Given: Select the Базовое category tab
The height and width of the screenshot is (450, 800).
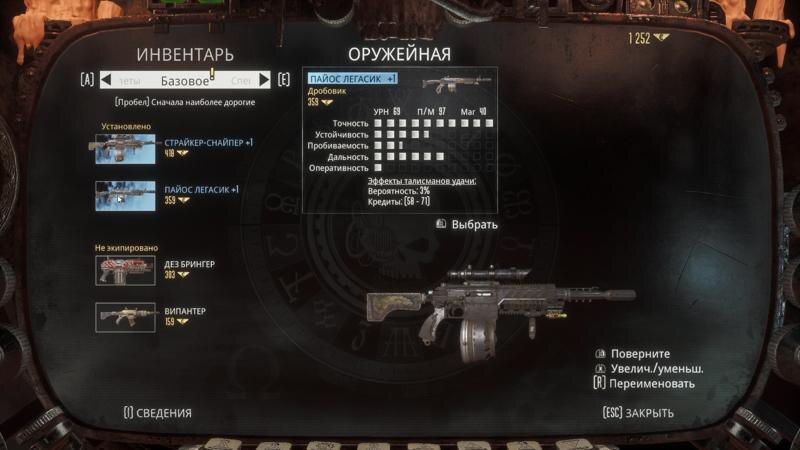Looking at the screenshot, I should click(185, 80).
